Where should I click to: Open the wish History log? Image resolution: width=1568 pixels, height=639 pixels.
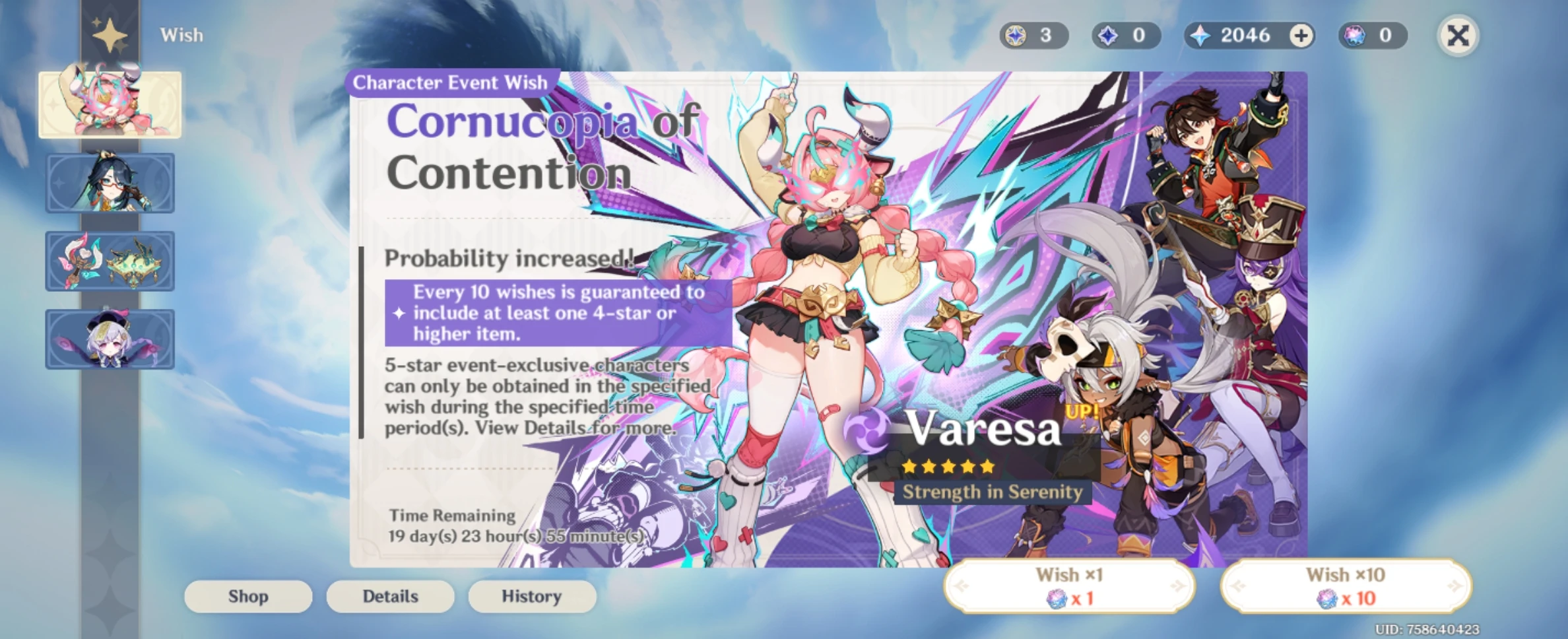point(532,596)
